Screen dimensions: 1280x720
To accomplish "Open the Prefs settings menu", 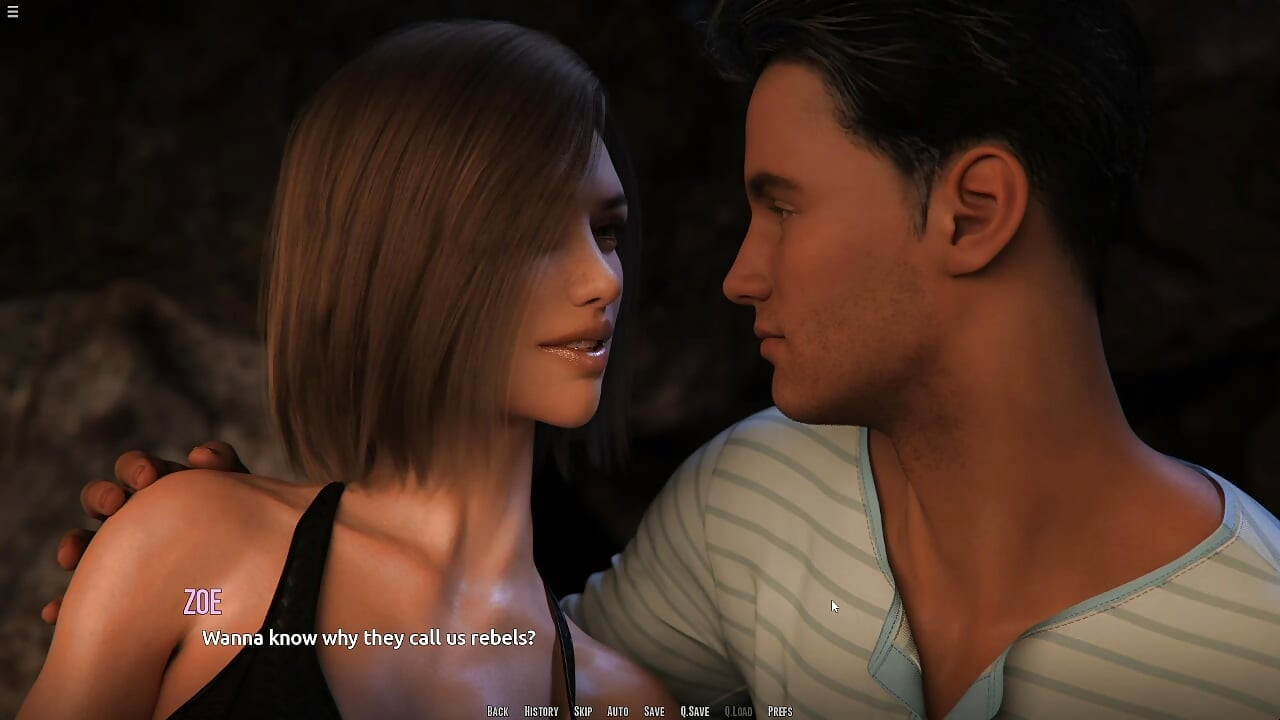I will [780, 711].
